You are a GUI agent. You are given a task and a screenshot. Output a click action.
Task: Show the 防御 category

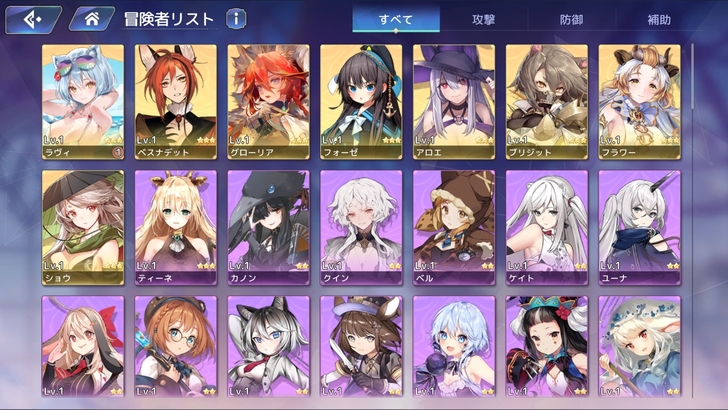coord(574,19)
